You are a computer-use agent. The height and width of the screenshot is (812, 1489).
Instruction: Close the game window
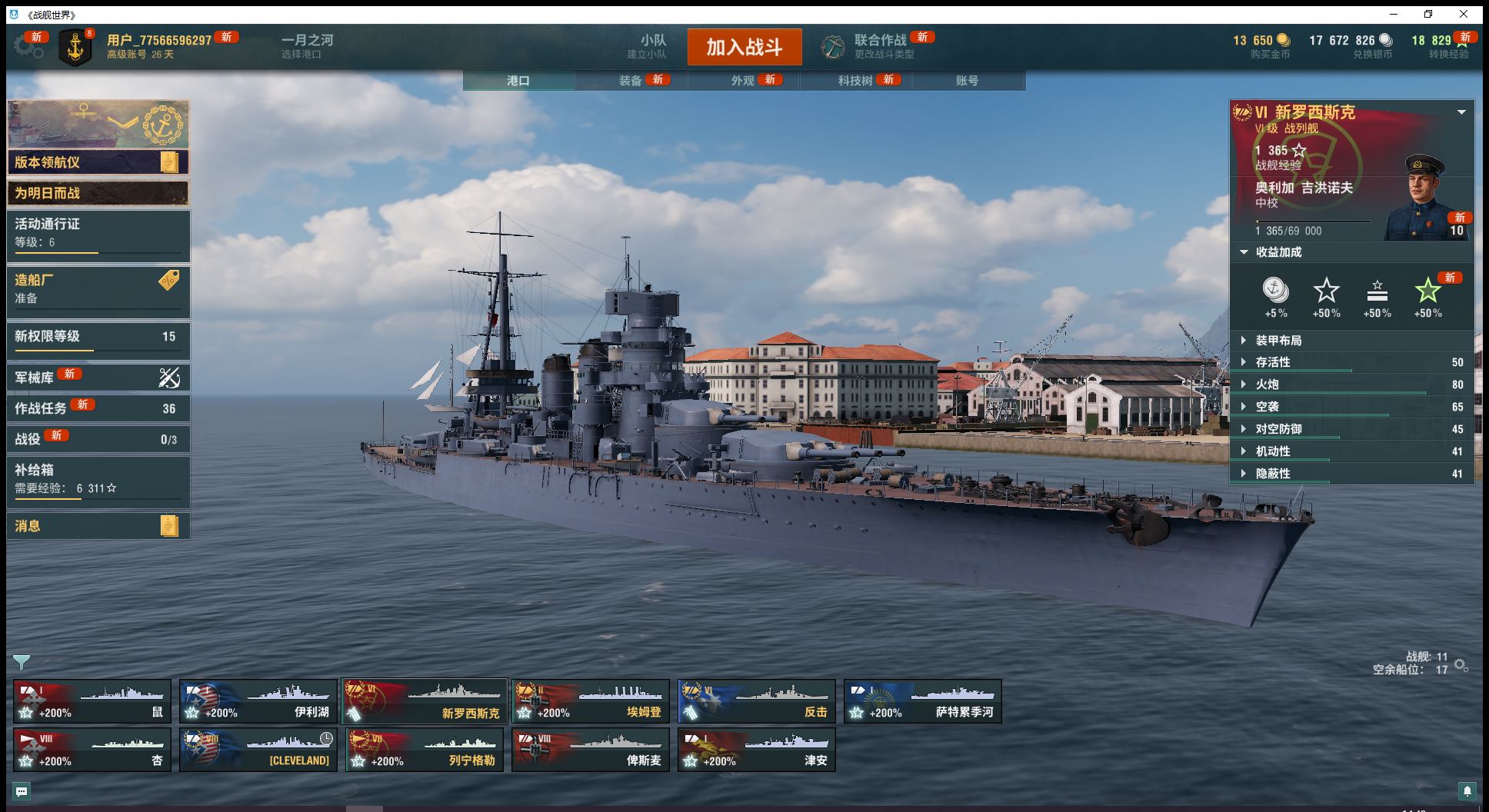tap(1464, 14)
